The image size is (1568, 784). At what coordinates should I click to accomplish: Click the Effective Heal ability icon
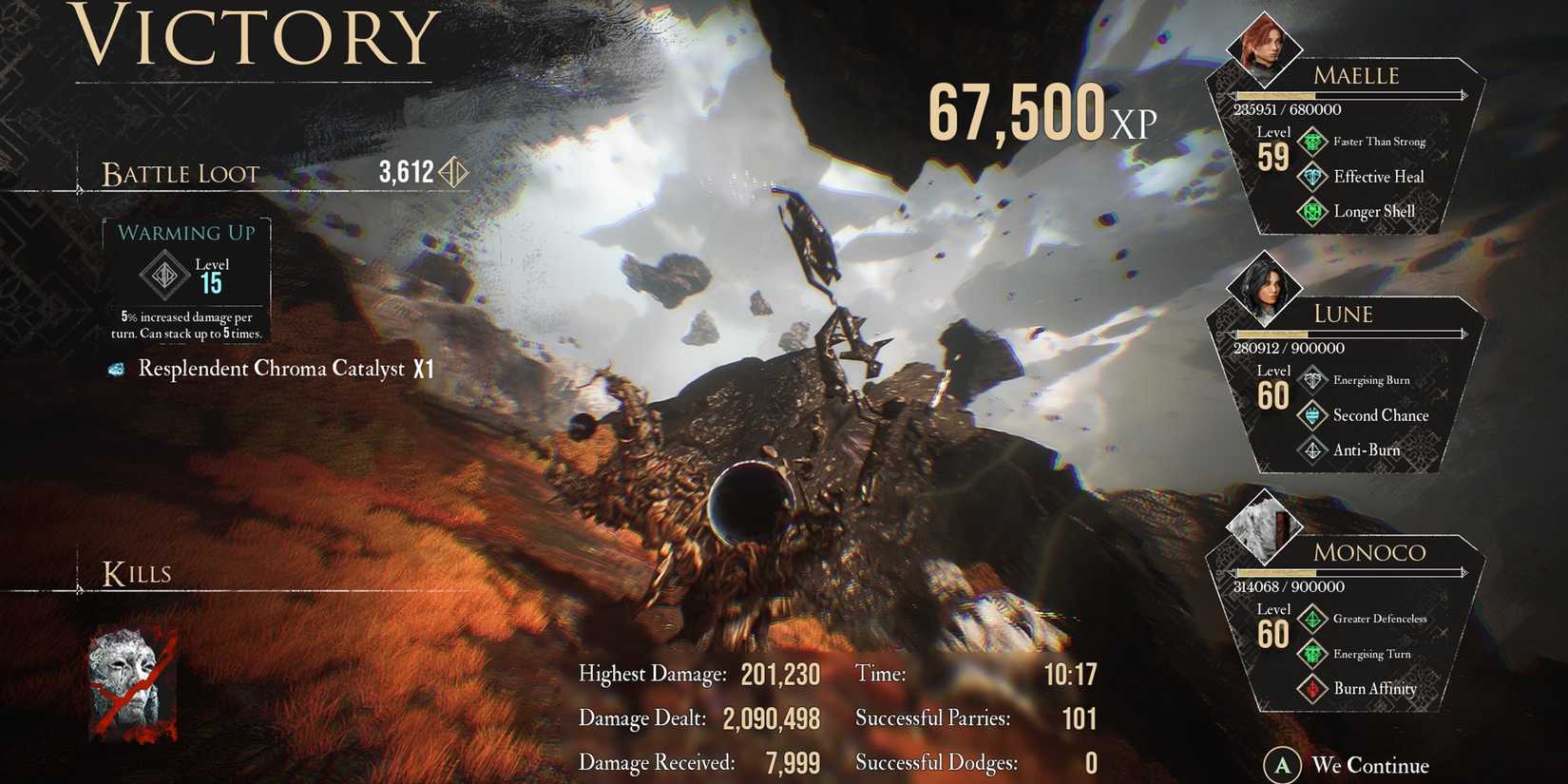point(1313,176)
